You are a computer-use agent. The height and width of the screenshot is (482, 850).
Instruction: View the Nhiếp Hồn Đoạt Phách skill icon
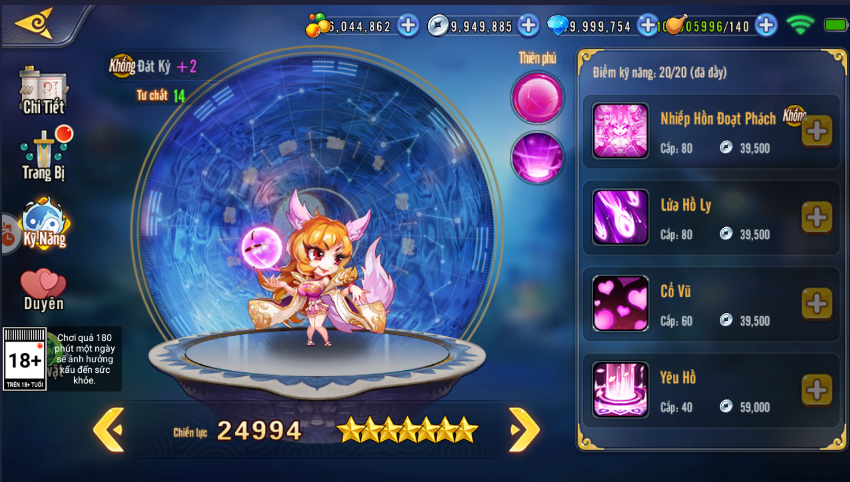(620, 131)
